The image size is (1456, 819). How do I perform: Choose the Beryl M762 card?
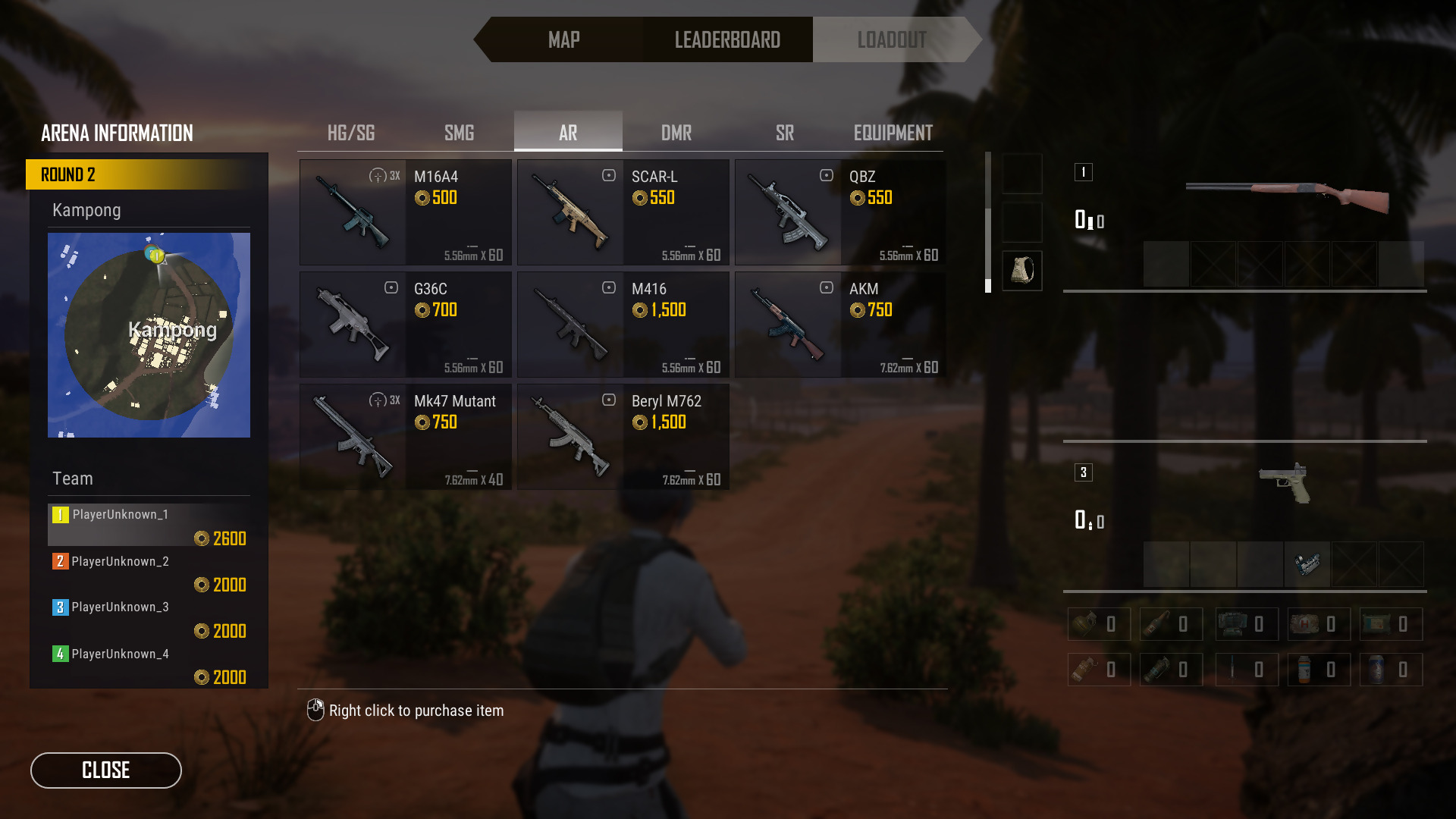coord(623,437)
